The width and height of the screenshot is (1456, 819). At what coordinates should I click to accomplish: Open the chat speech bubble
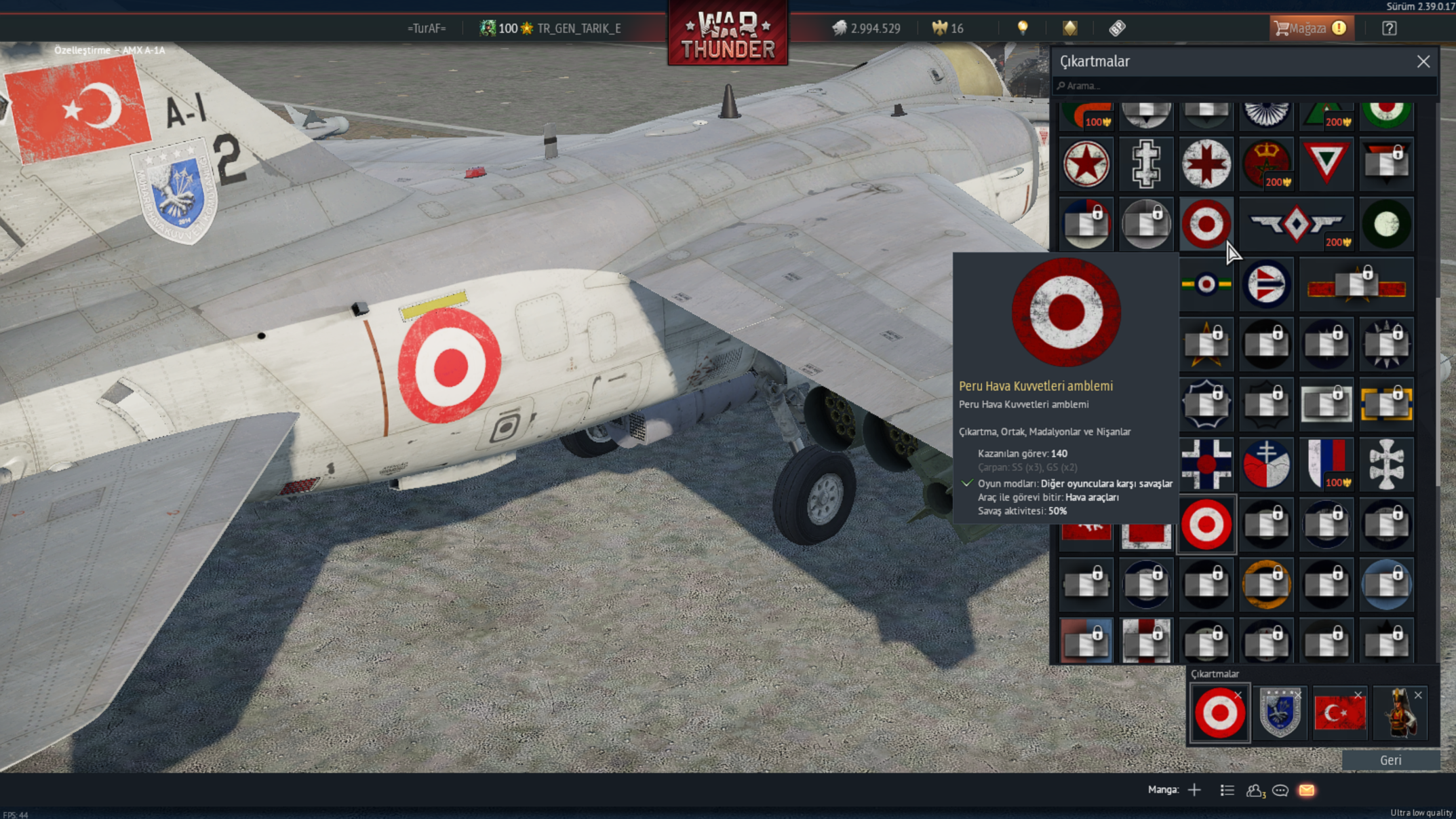tap(1280, 791)
